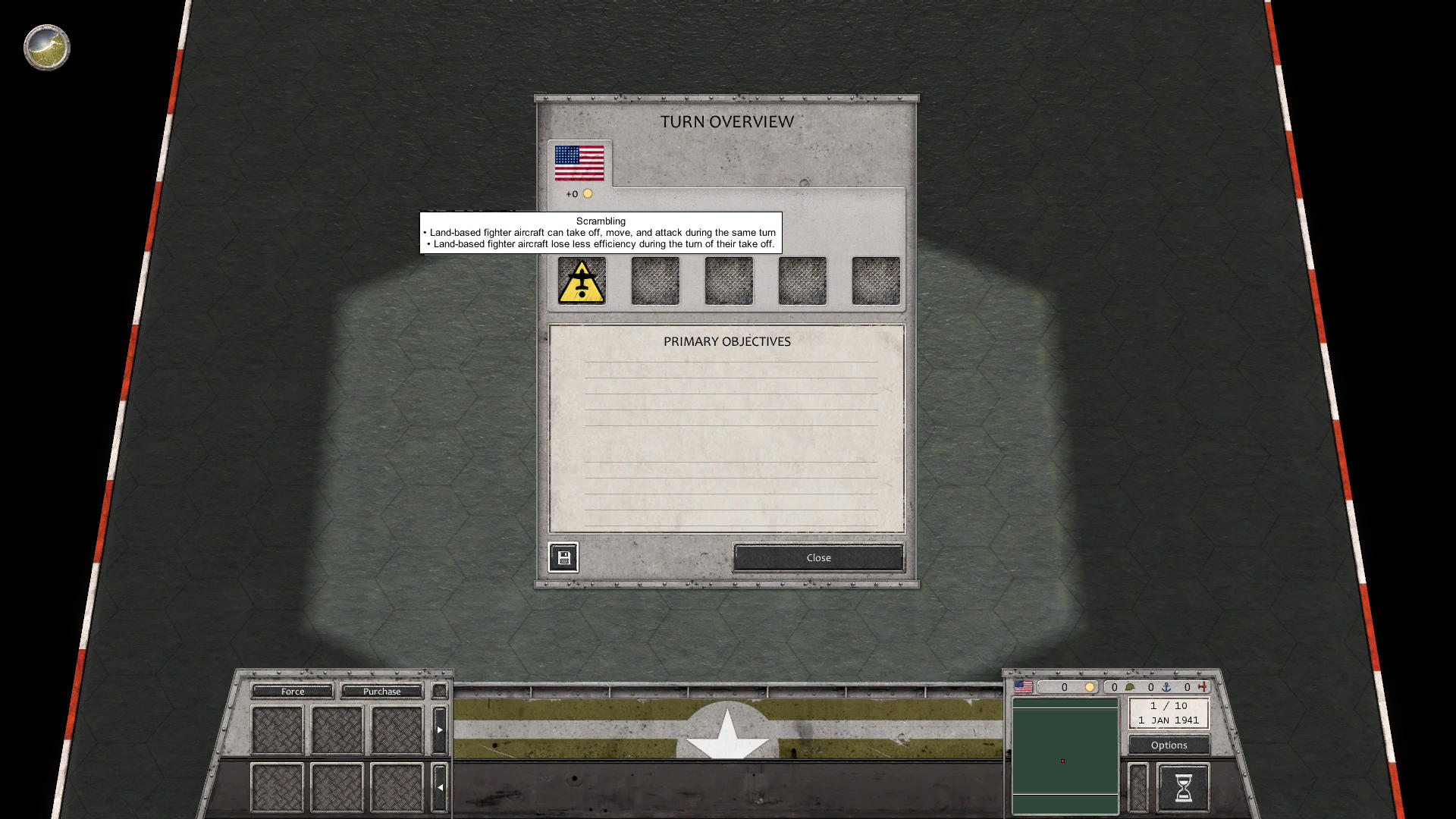
Task: Select the Scrambling warning triangle icon
Action: (580, 281)
